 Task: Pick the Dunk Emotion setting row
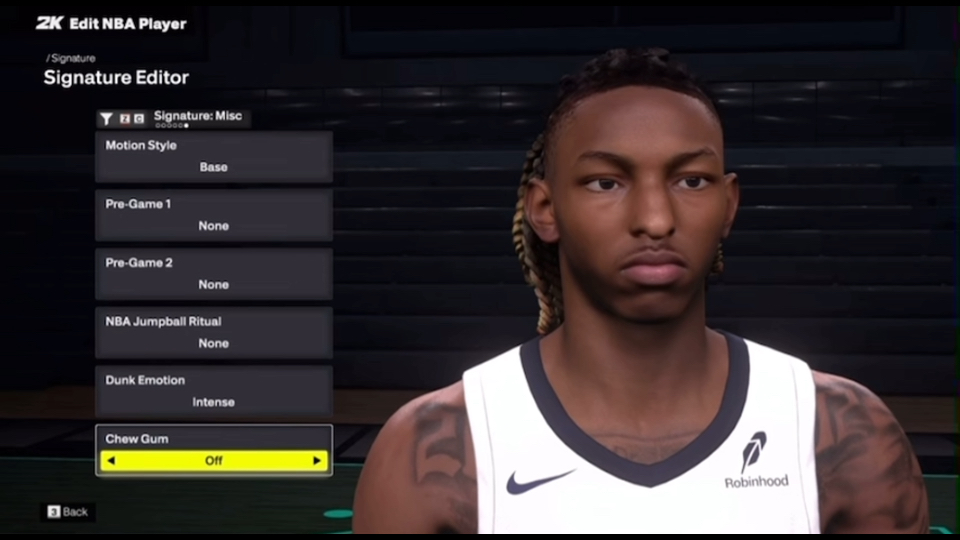[214, 391]
